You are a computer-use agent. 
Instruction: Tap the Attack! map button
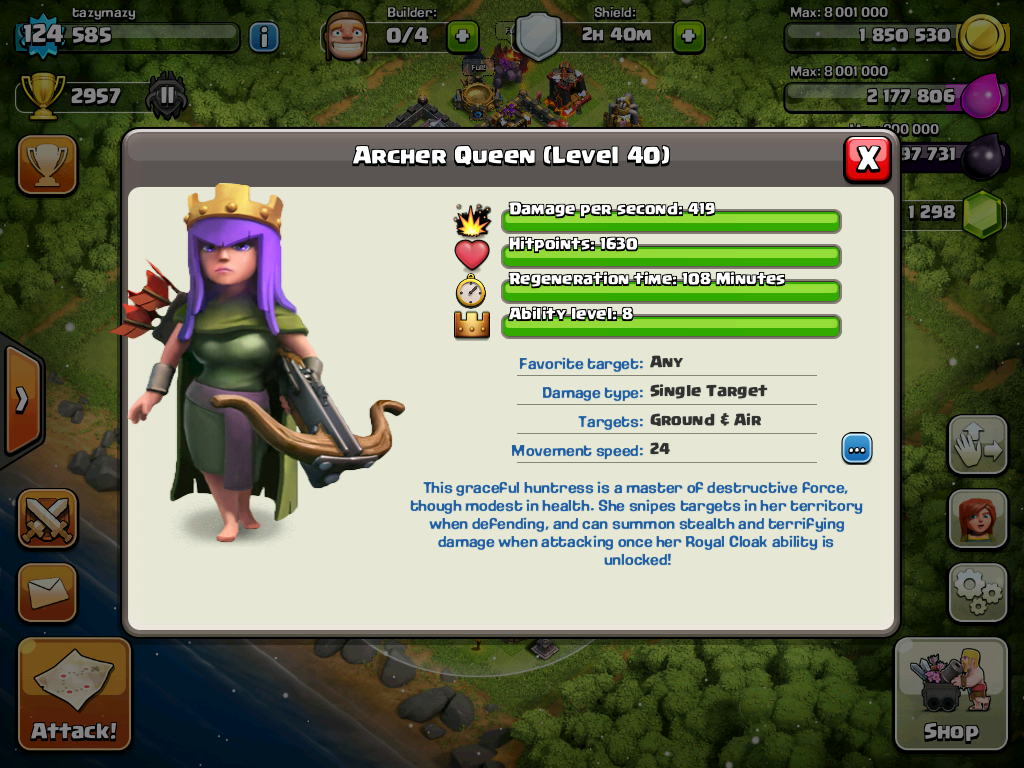point(74,693)
